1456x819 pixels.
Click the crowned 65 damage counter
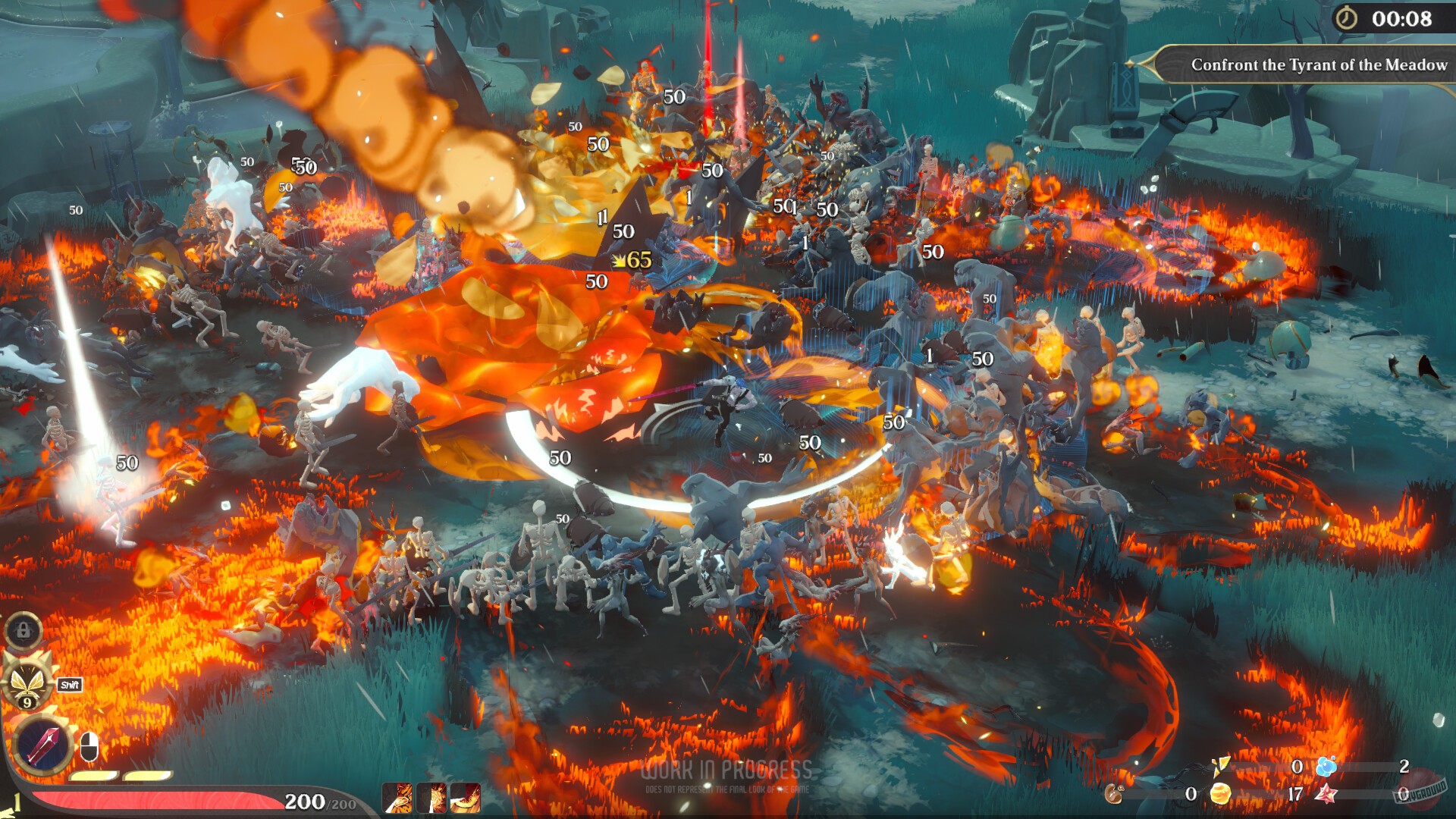coord(630,259)
